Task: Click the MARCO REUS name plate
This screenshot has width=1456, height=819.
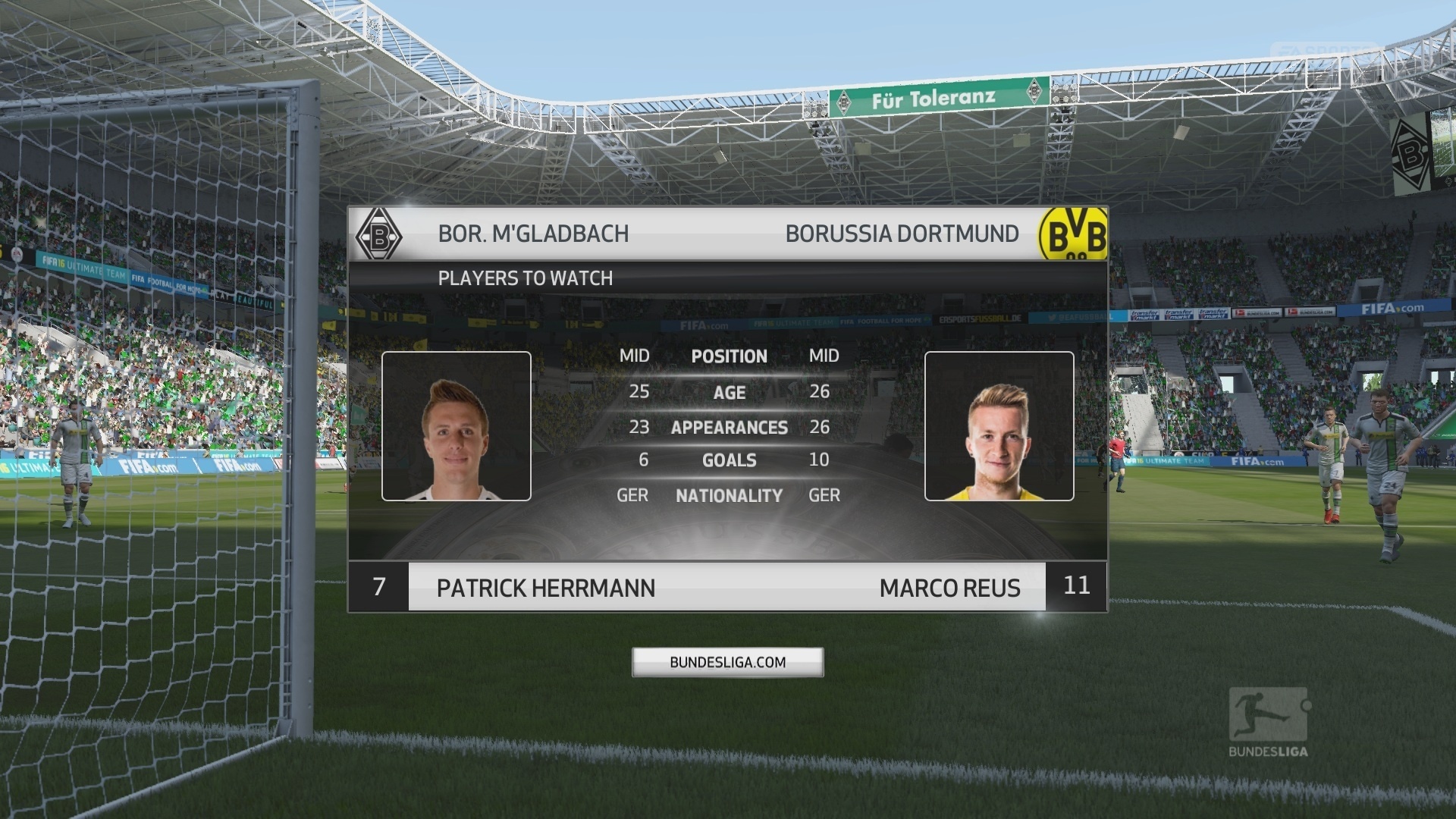Action: tap(950, 587)
